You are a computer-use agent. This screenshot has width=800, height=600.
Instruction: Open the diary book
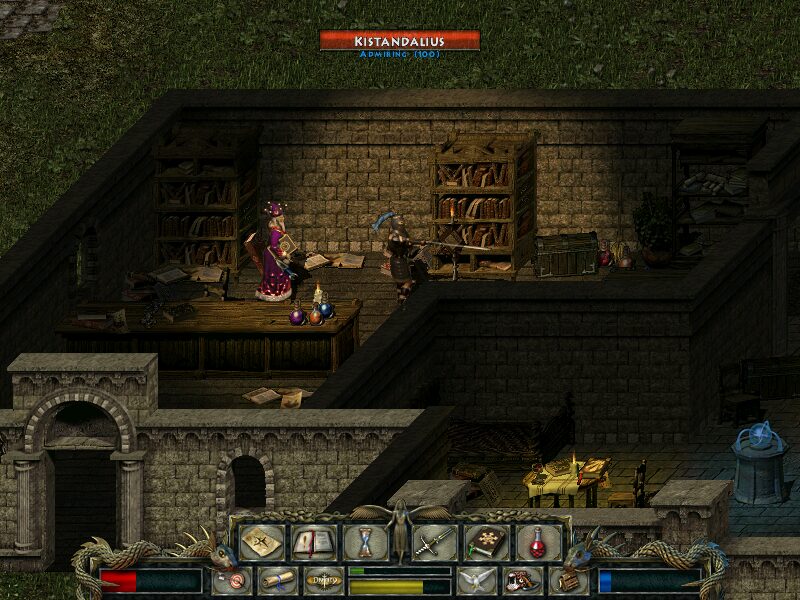click(312, 542)
